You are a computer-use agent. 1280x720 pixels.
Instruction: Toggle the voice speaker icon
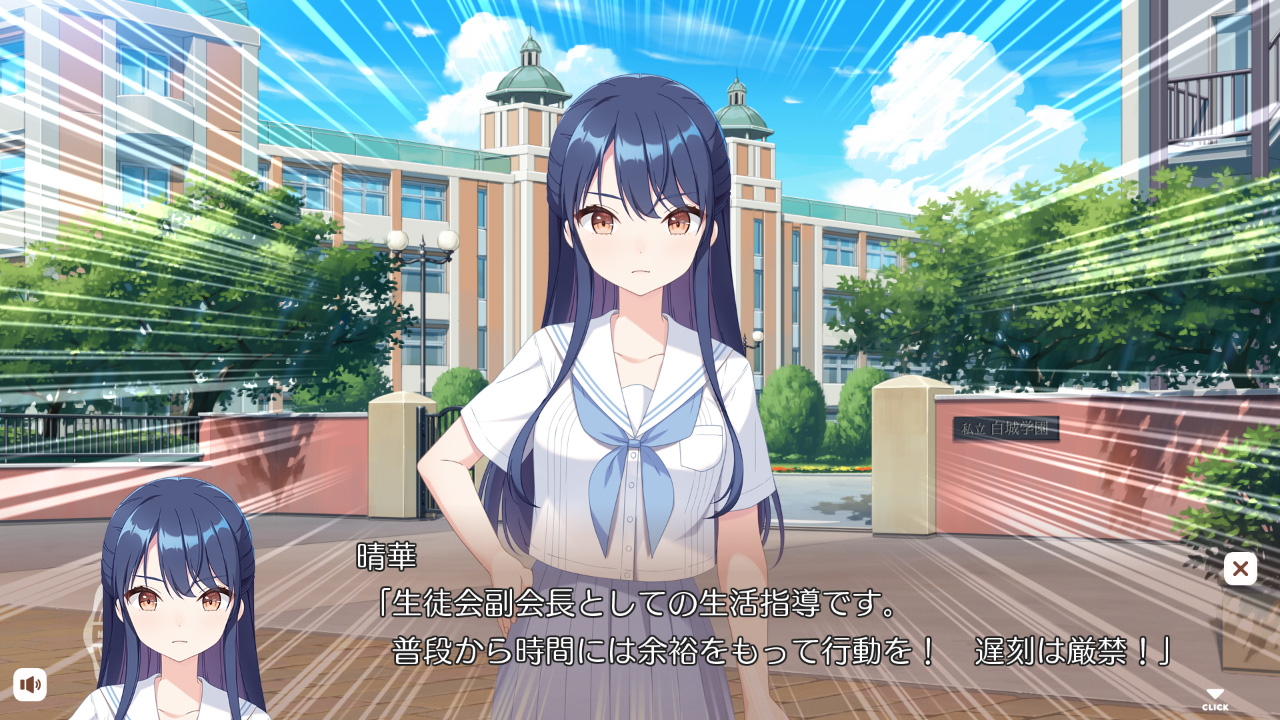(30, 684)
